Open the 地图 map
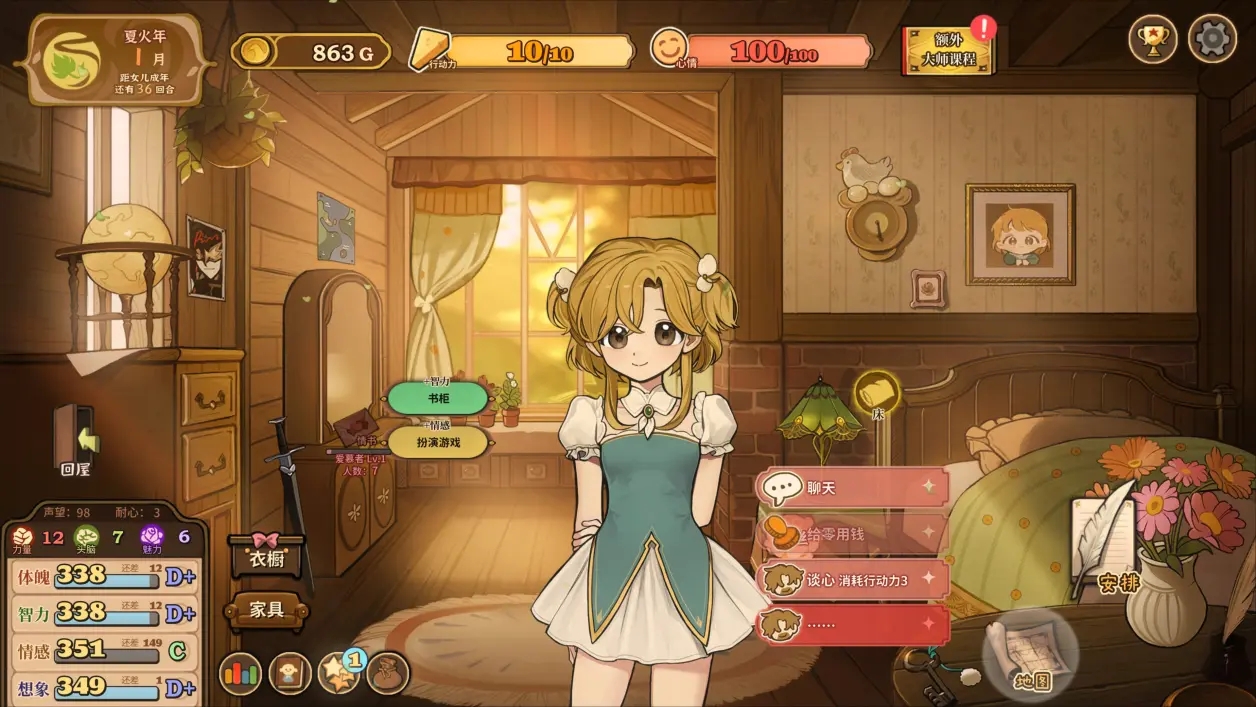This screenshot has height=707, width=1256. point(1031,656)
